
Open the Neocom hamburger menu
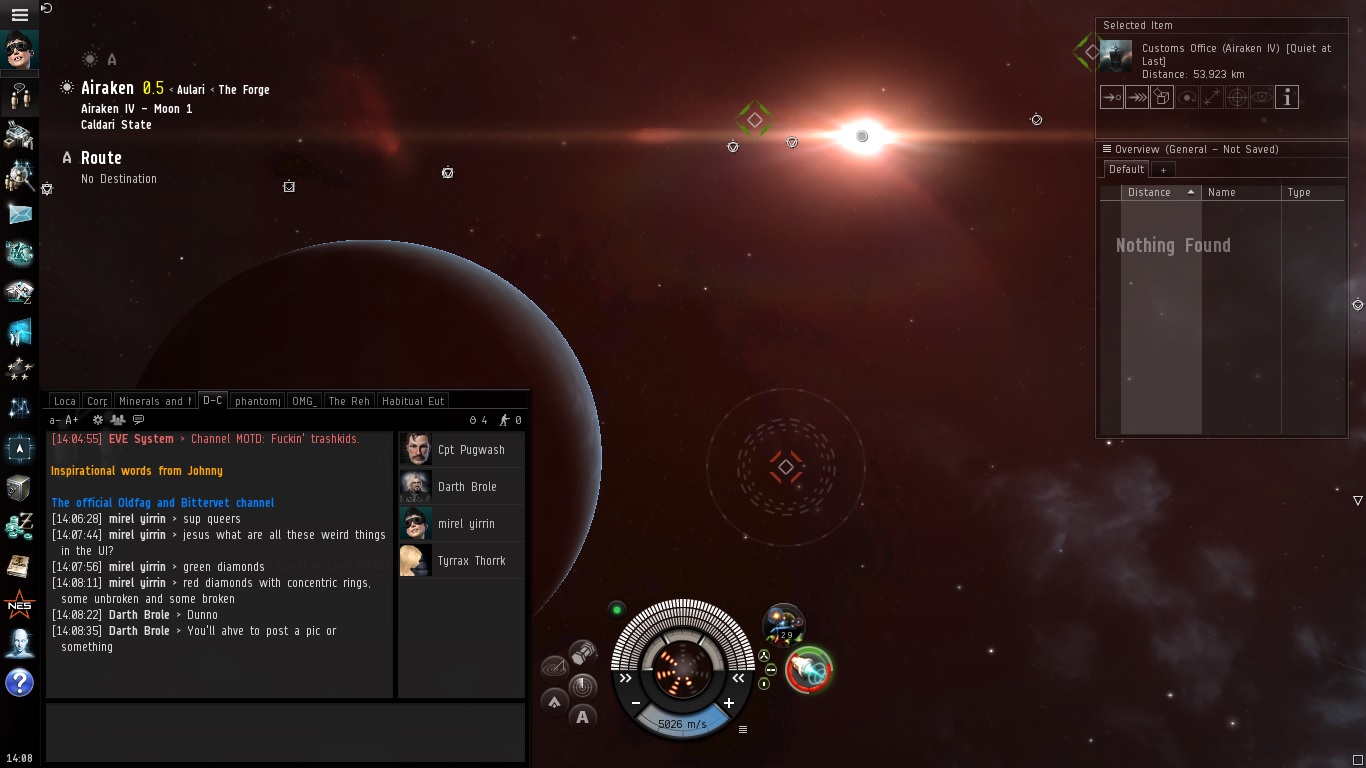[19, 15]
